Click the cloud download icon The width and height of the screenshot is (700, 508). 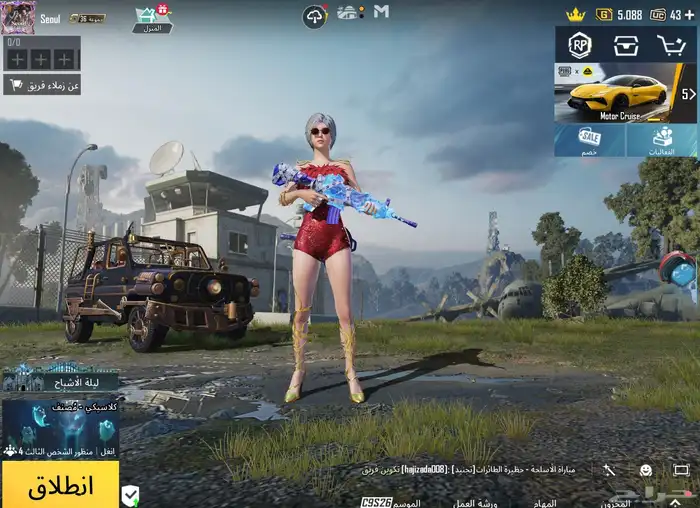[315, 15]
